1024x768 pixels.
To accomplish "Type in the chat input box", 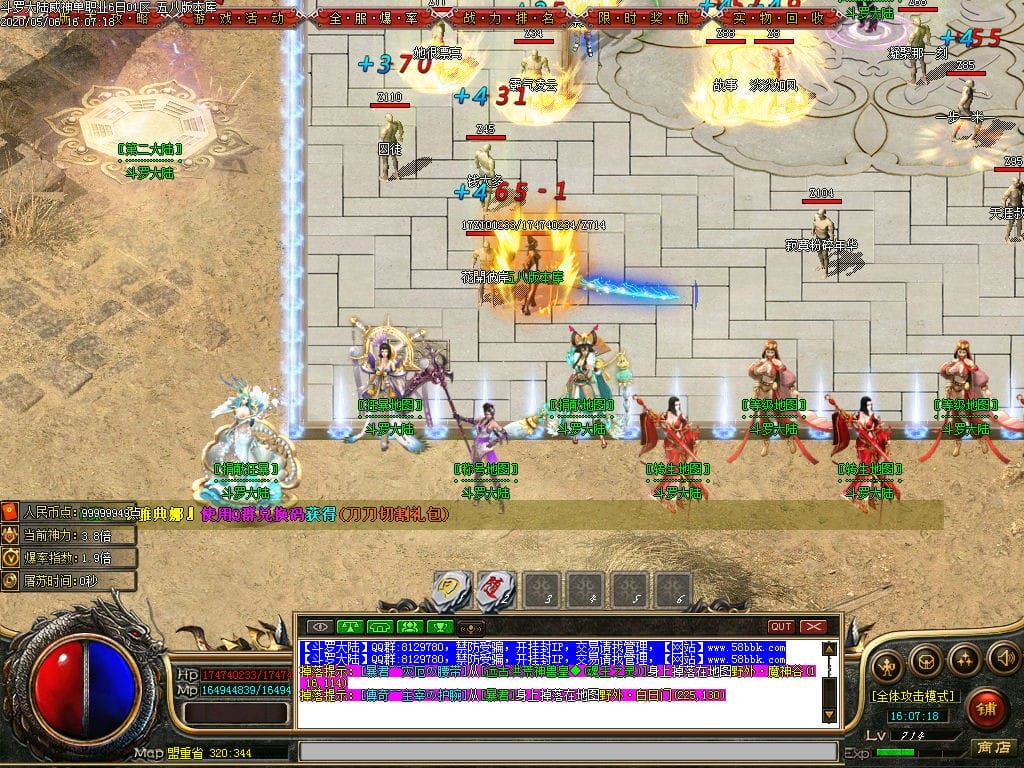I will point(567,751).
